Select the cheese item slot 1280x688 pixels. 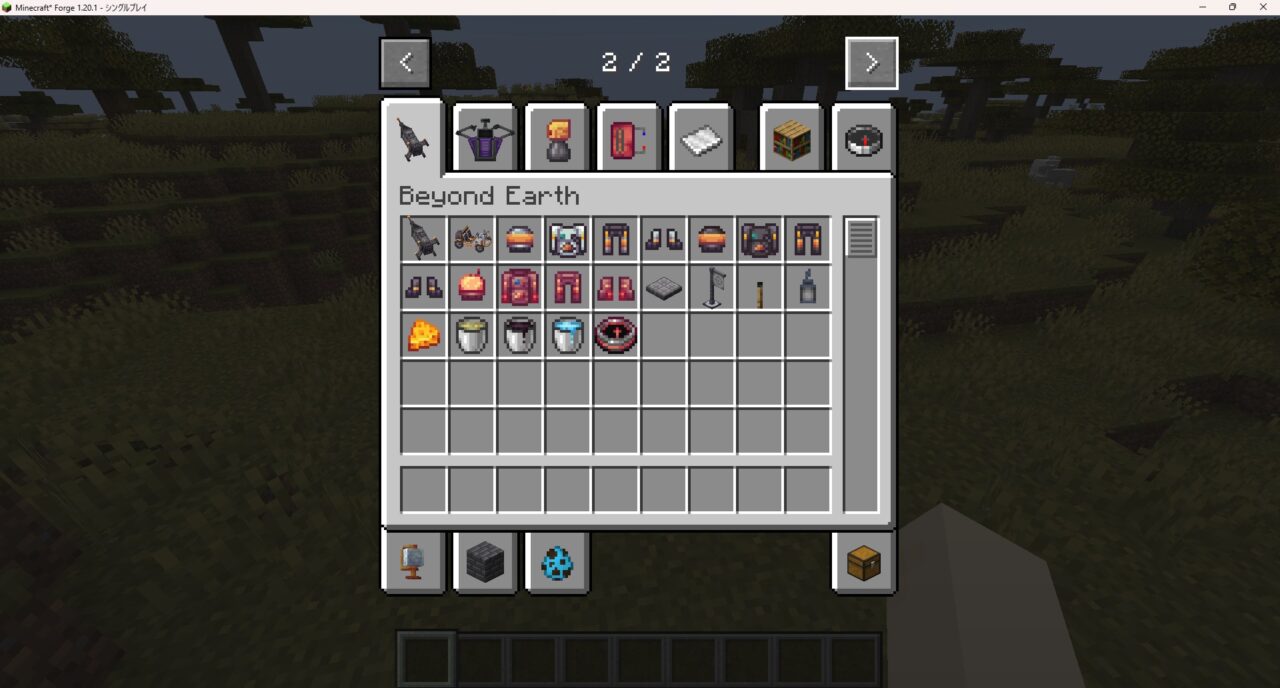click(x=424, y=336)
